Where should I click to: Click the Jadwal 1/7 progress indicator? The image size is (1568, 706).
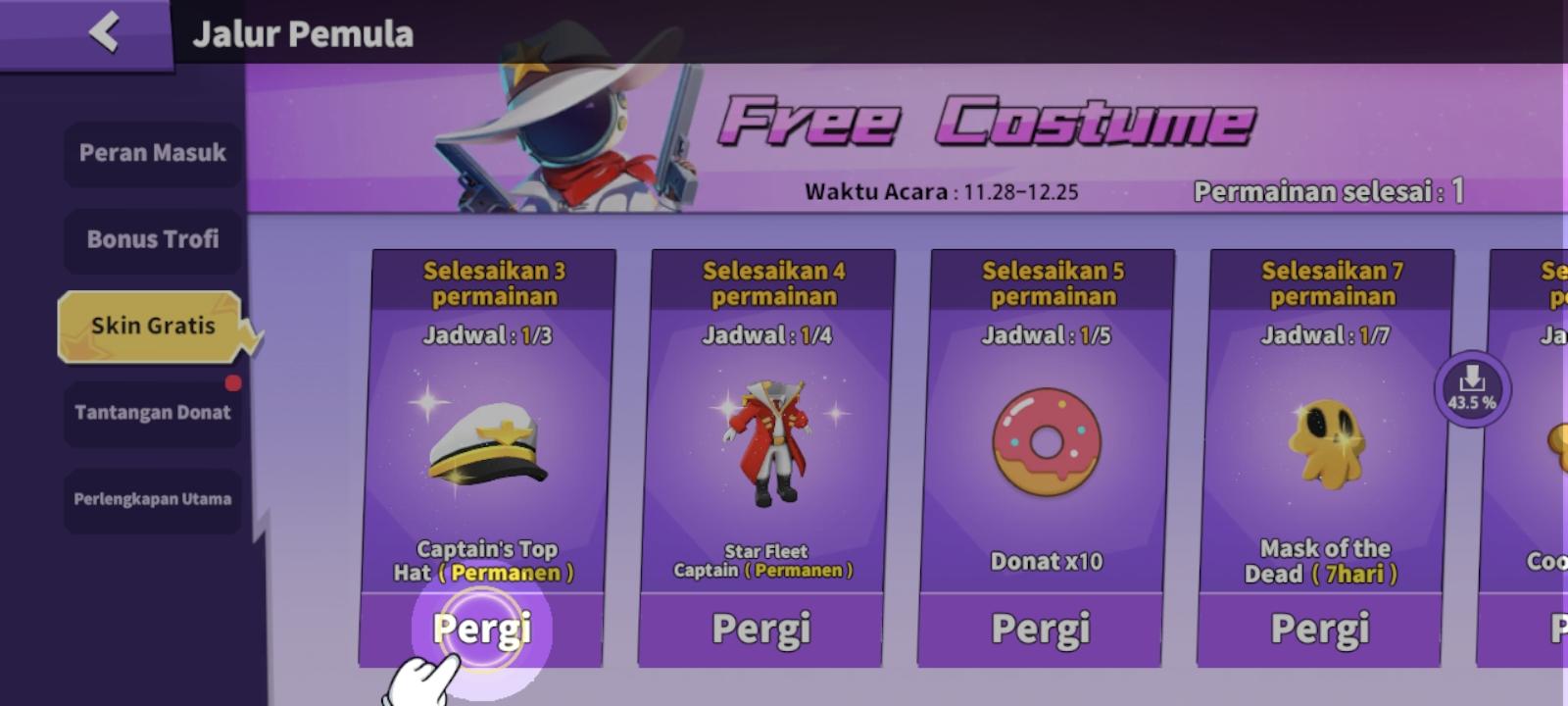1325,336
